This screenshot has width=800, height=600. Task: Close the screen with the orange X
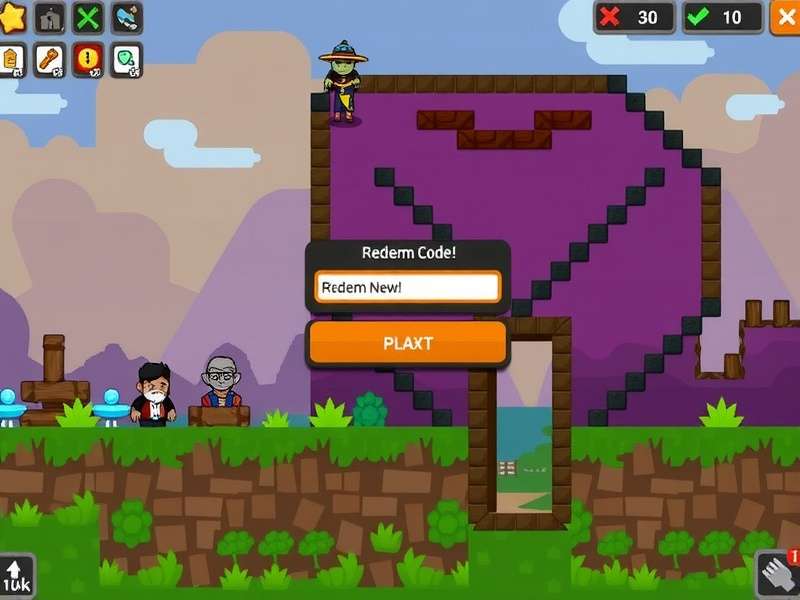pyautogui.click(x=786, y=17)
